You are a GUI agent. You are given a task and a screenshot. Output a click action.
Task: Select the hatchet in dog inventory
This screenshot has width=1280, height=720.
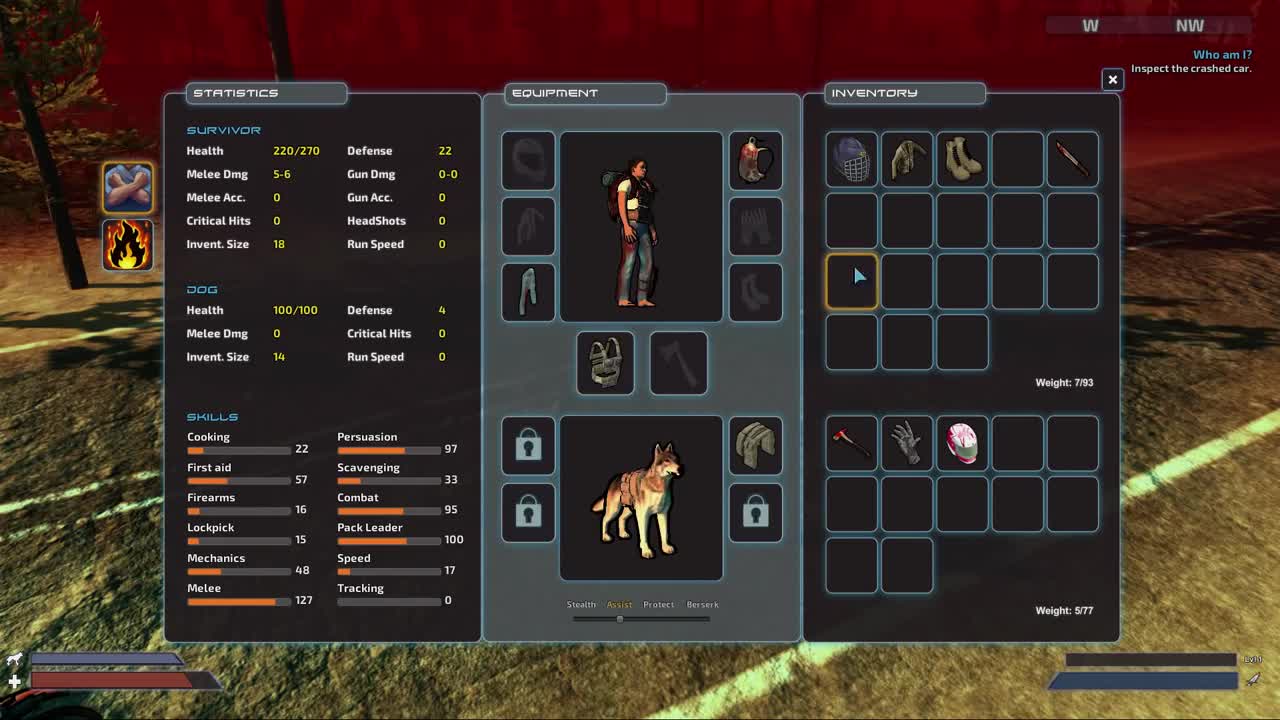[851, 443]
